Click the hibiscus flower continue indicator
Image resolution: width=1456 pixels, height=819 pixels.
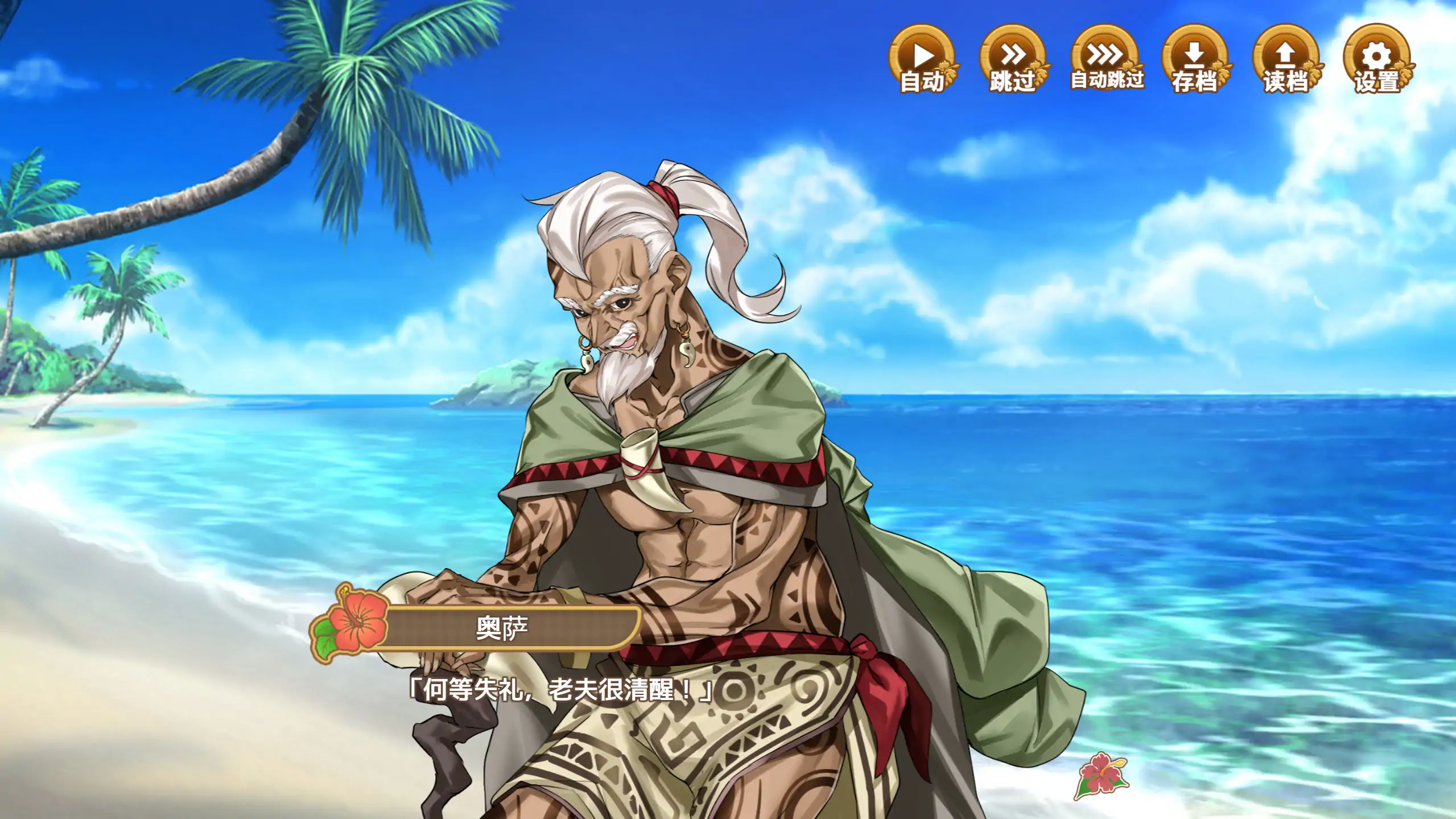click(1100, 775)
